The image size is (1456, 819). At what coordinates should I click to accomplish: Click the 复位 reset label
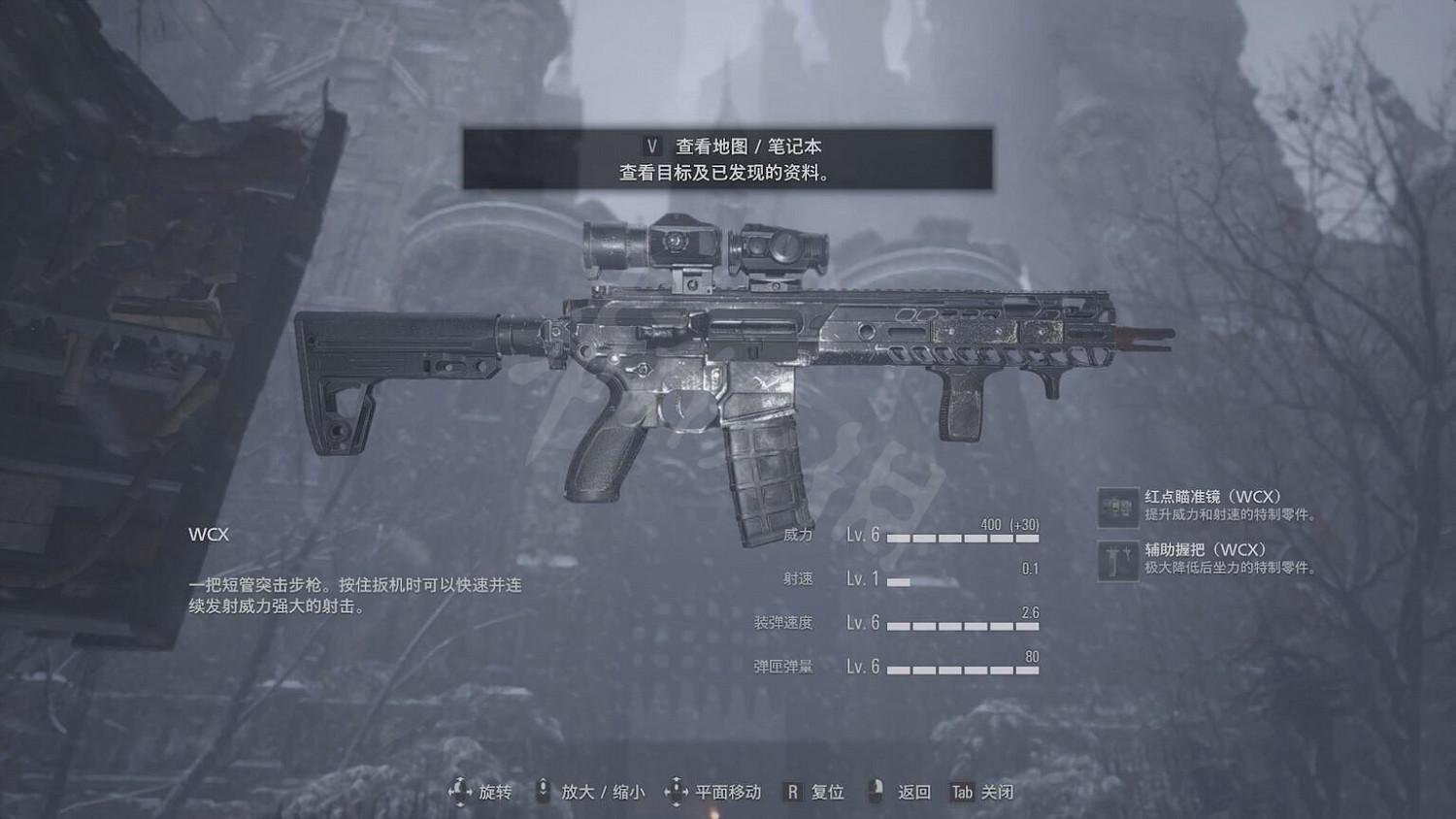[x=827, y=792]
